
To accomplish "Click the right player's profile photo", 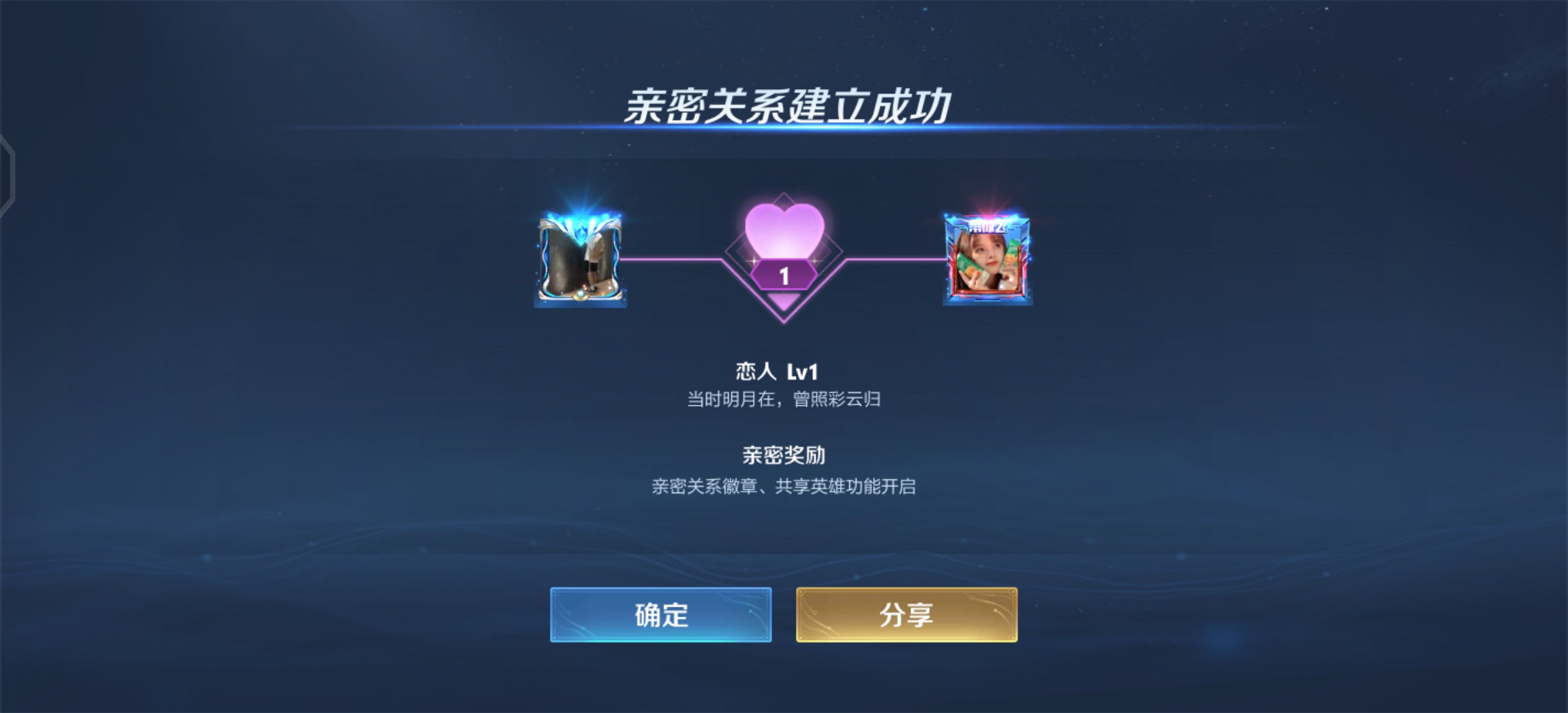I will [985, 264].
